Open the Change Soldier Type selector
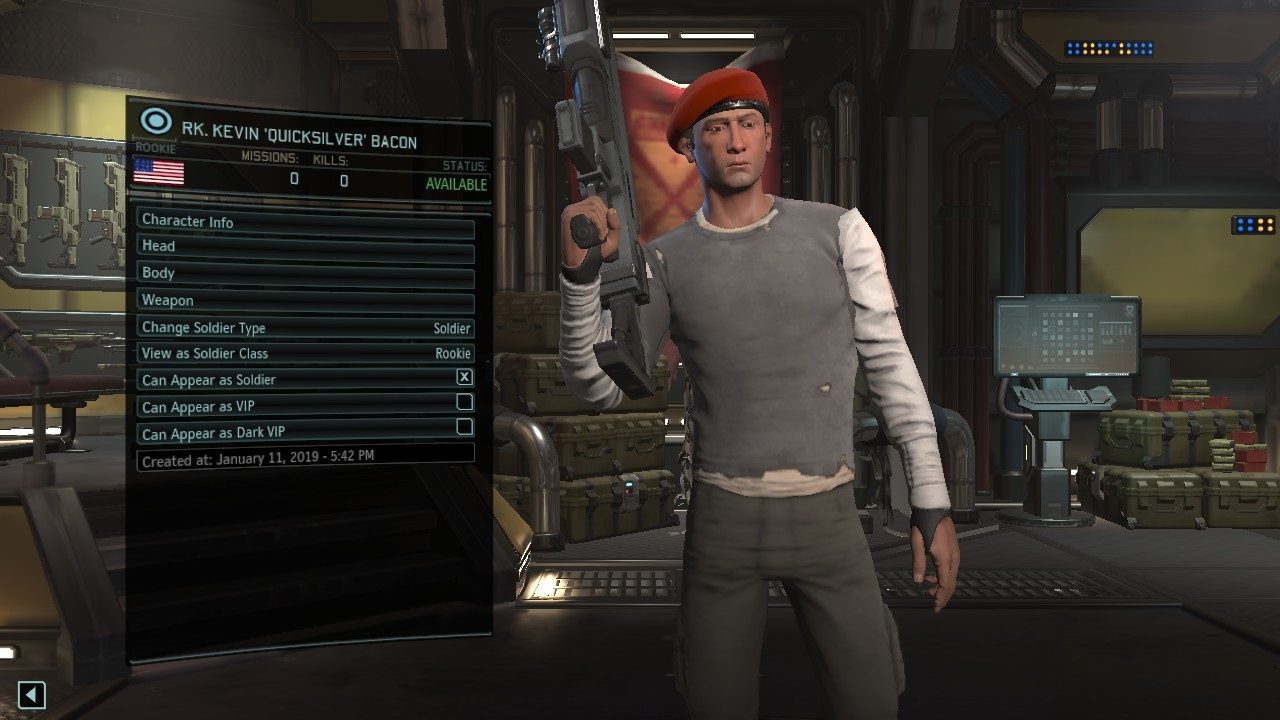 (x=300, y=327)
